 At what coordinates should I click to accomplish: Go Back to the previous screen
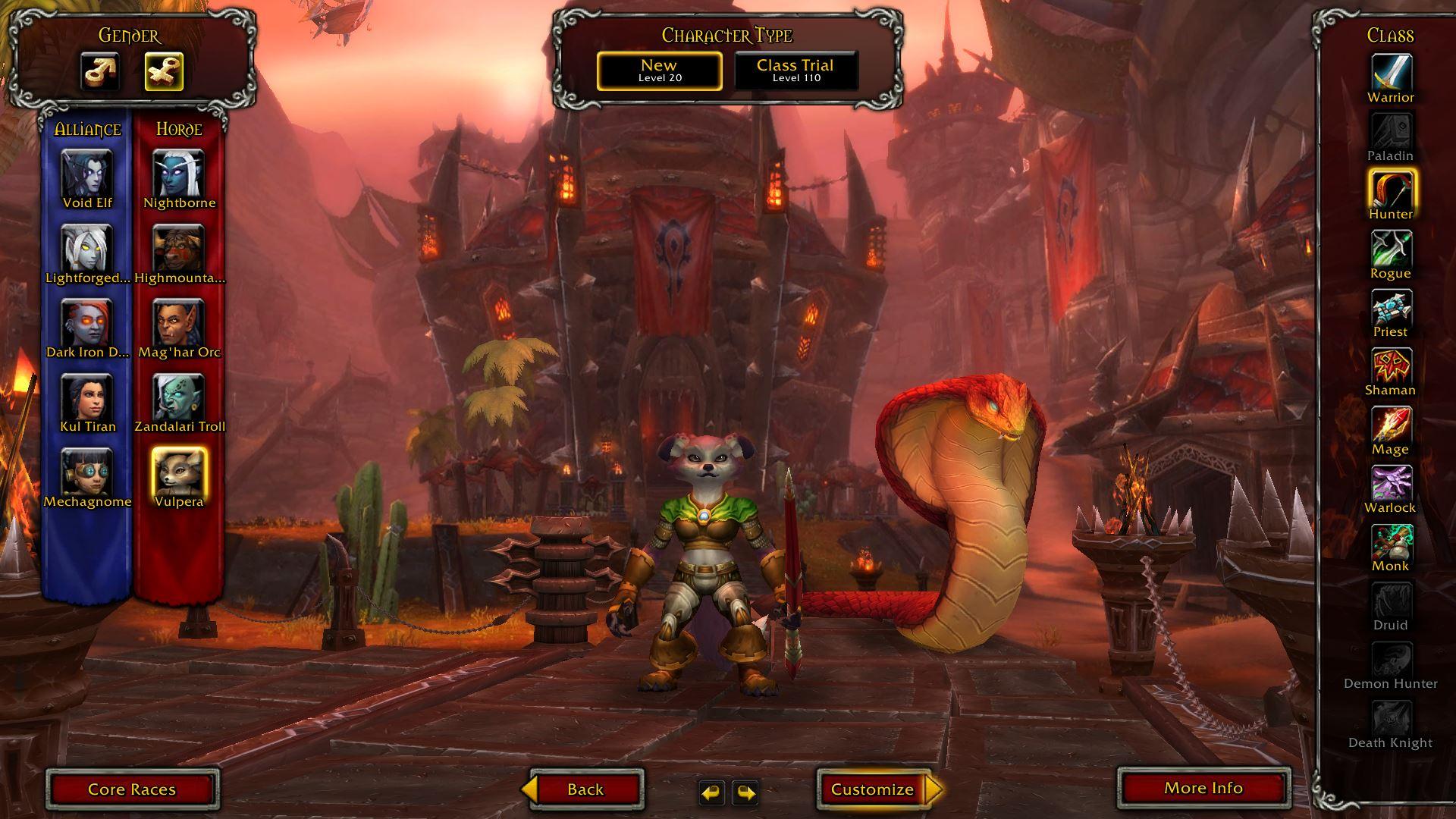[x=585, y=789]
